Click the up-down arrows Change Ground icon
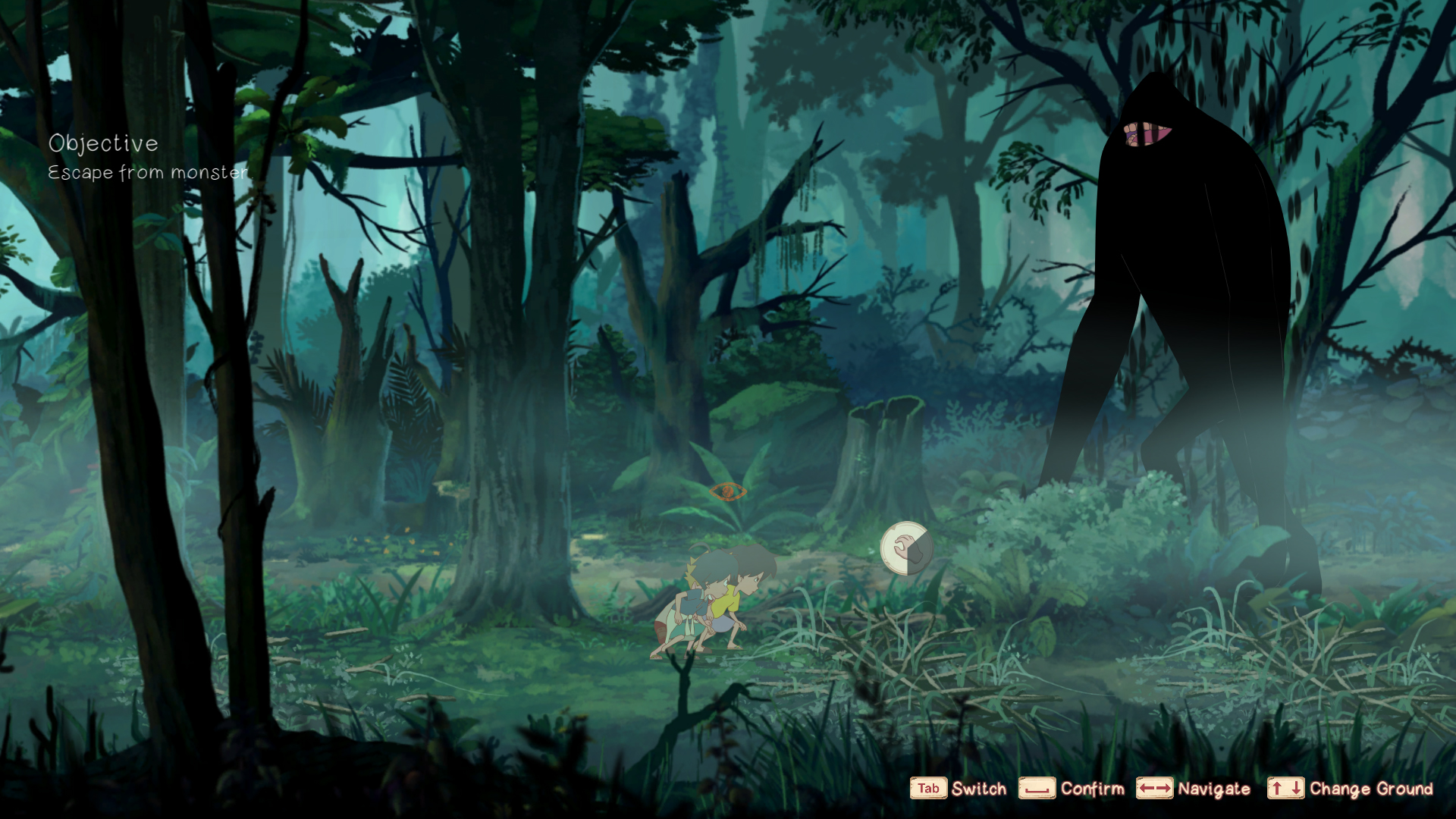The image size is (1456, 819). click(1287, 789)
